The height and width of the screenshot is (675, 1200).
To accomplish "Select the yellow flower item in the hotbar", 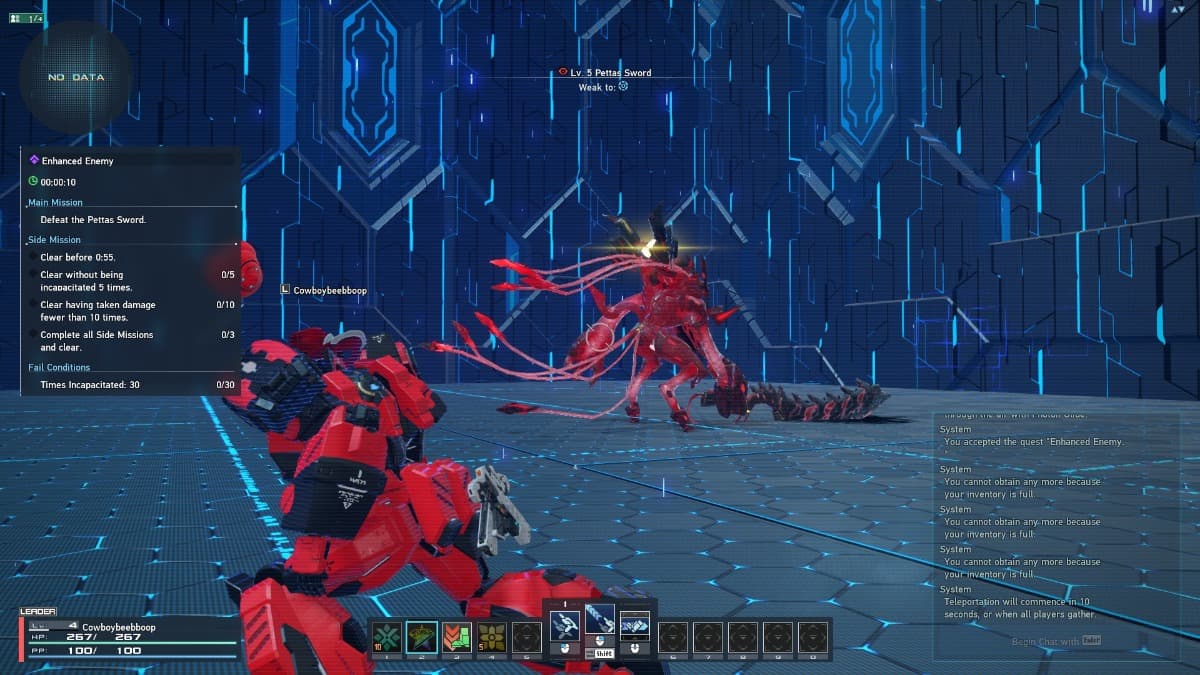I will [492, 635].
